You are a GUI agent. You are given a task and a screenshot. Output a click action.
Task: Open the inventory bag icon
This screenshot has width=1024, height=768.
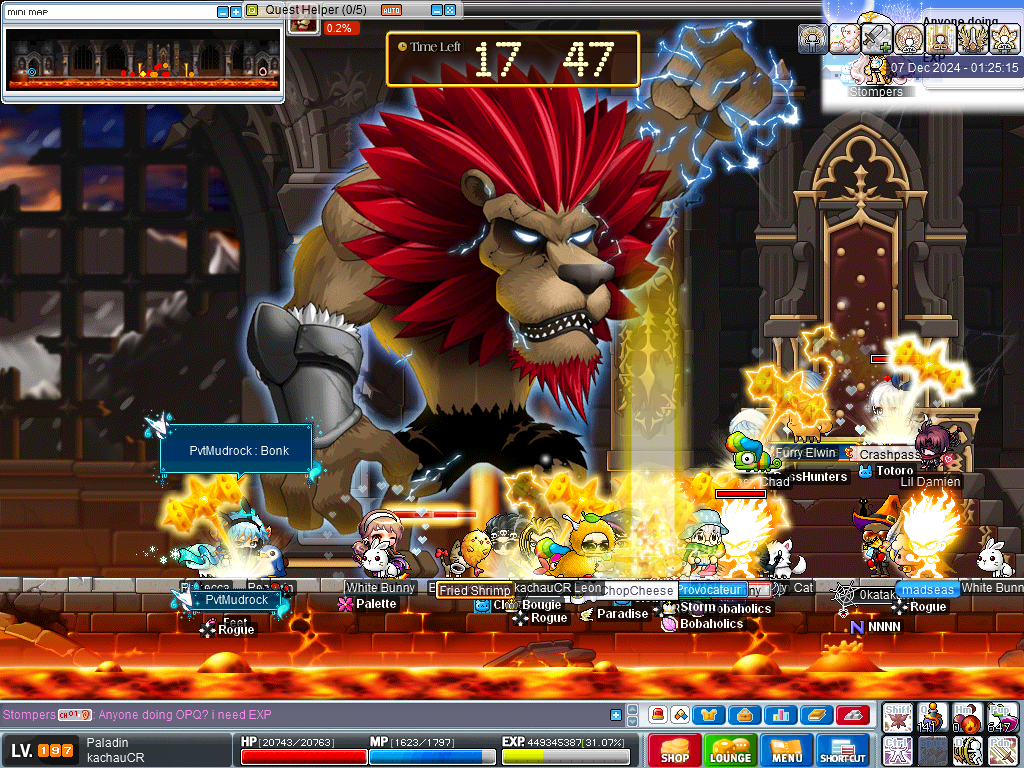[x=744, y=715]
